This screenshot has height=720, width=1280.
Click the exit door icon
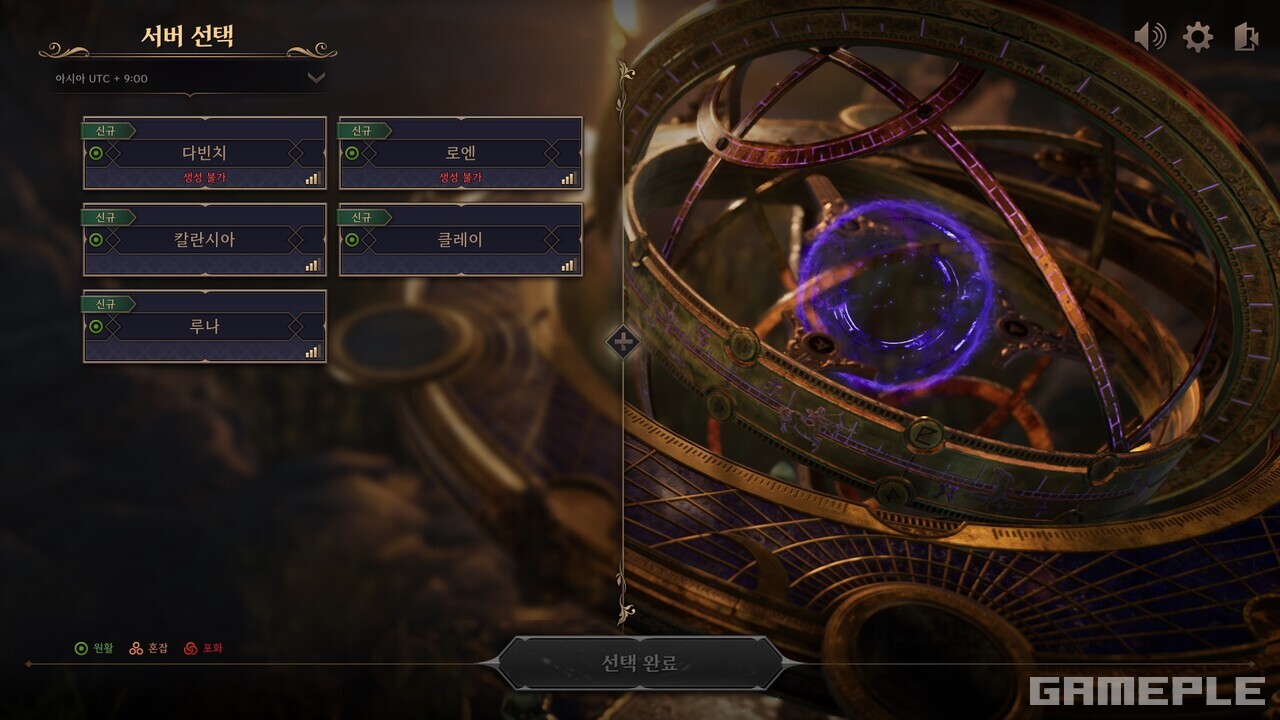(x=1245, y=38)
